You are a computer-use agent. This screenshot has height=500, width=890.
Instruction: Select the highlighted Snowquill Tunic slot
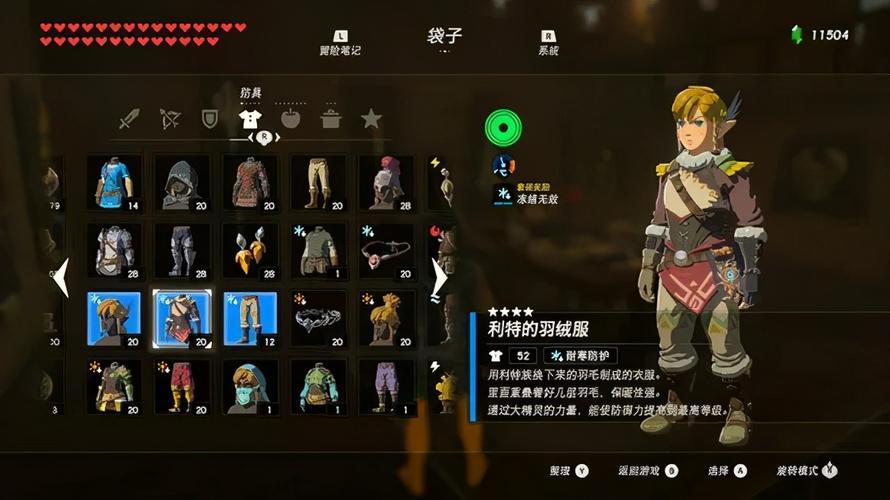click(x=182, y=319)
